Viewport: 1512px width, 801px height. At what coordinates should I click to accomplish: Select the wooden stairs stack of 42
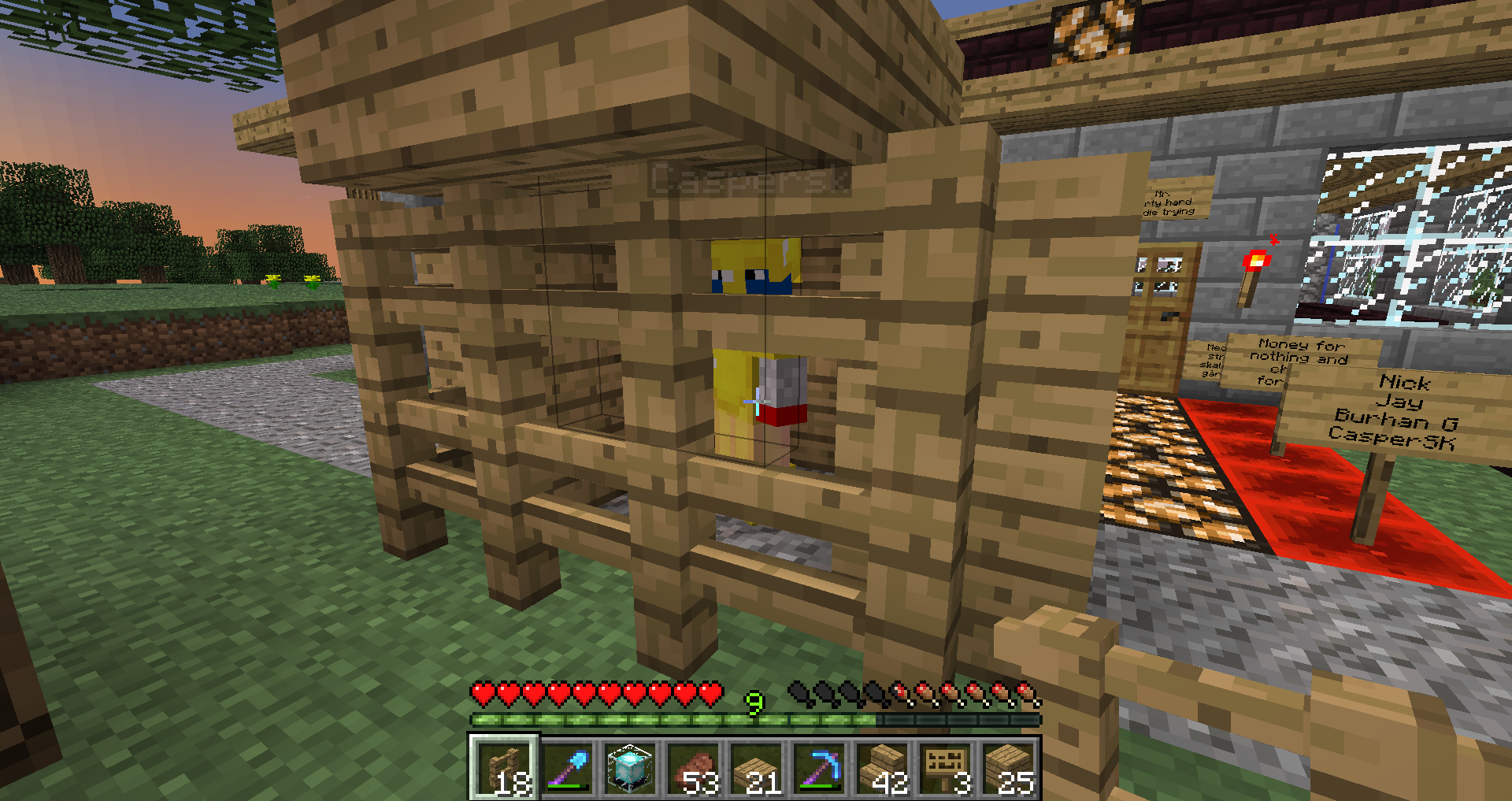(882, 768)
